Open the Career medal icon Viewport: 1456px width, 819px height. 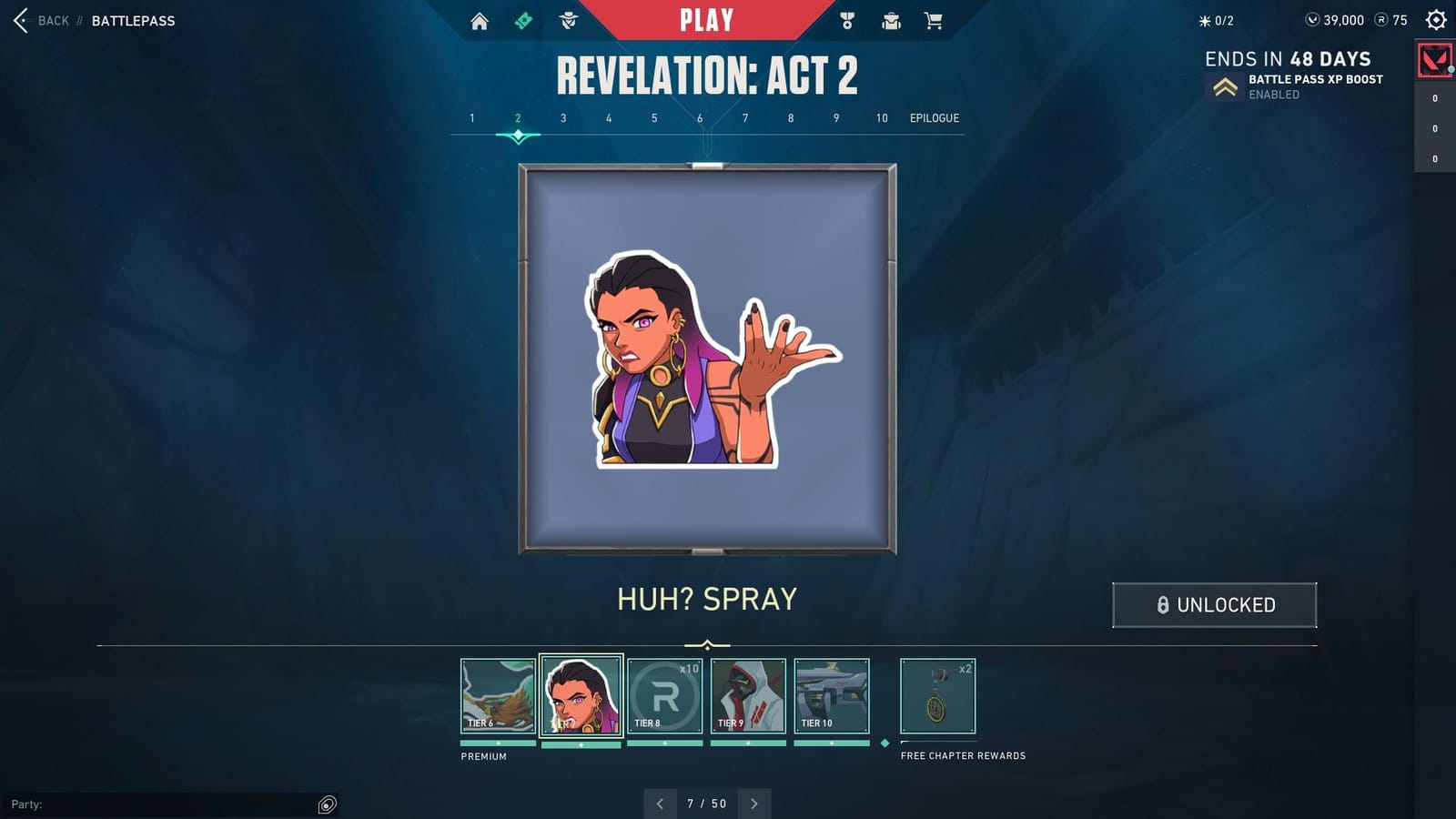844,19
